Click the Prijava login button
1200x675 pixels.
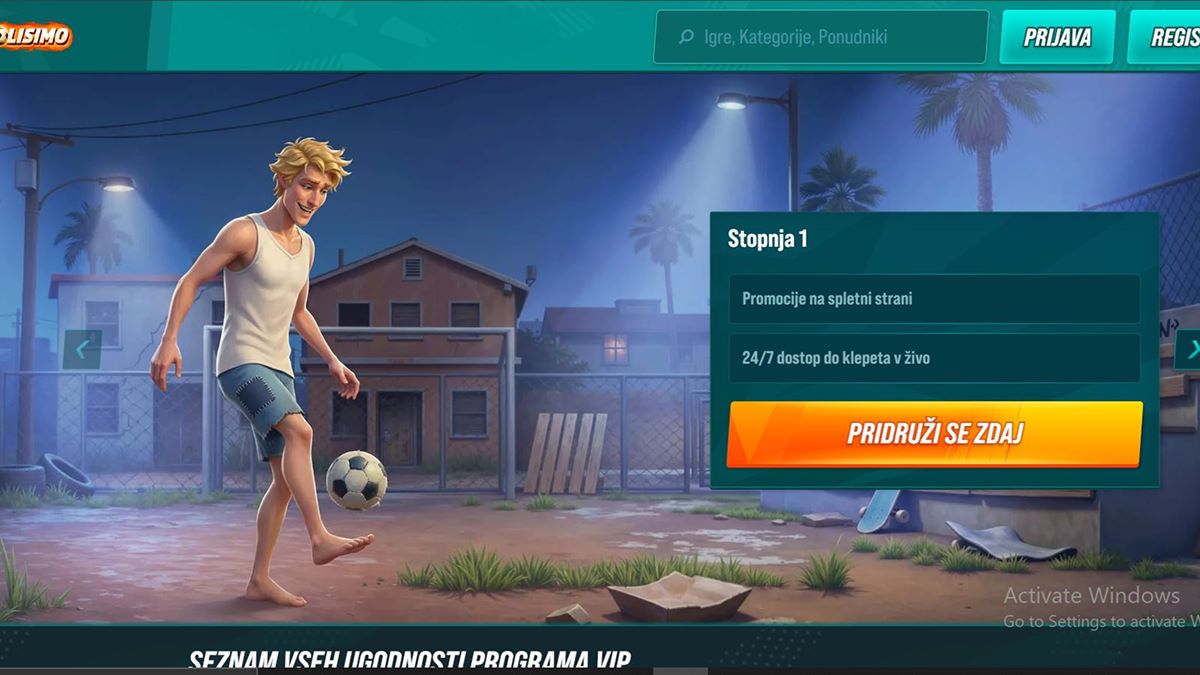coord(1057,38)
